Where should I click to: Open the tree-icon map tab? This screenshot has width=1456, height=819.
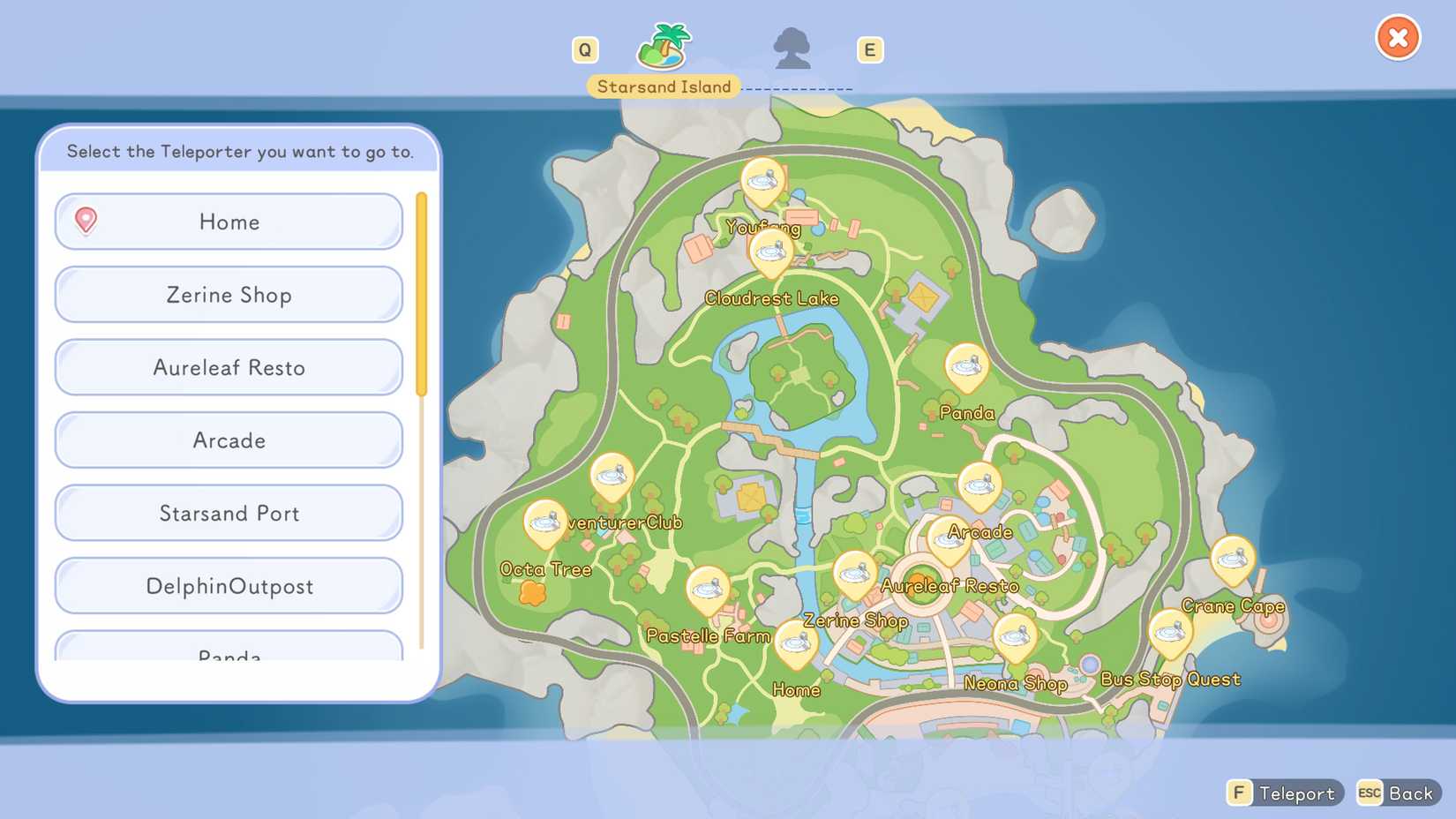pyautogui.click(x=793, y=50)
